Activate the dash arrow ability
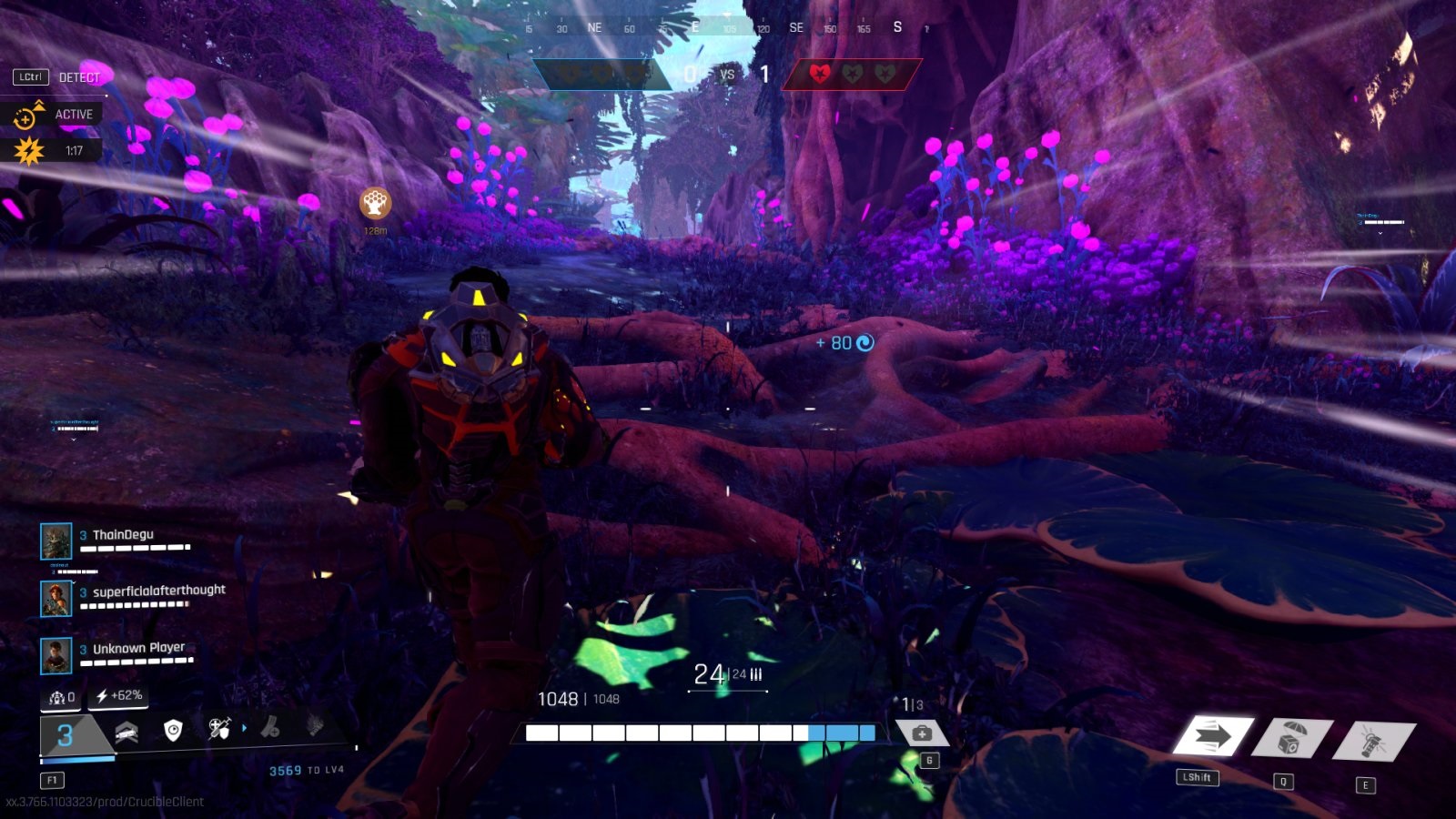 pos(1212,736)
